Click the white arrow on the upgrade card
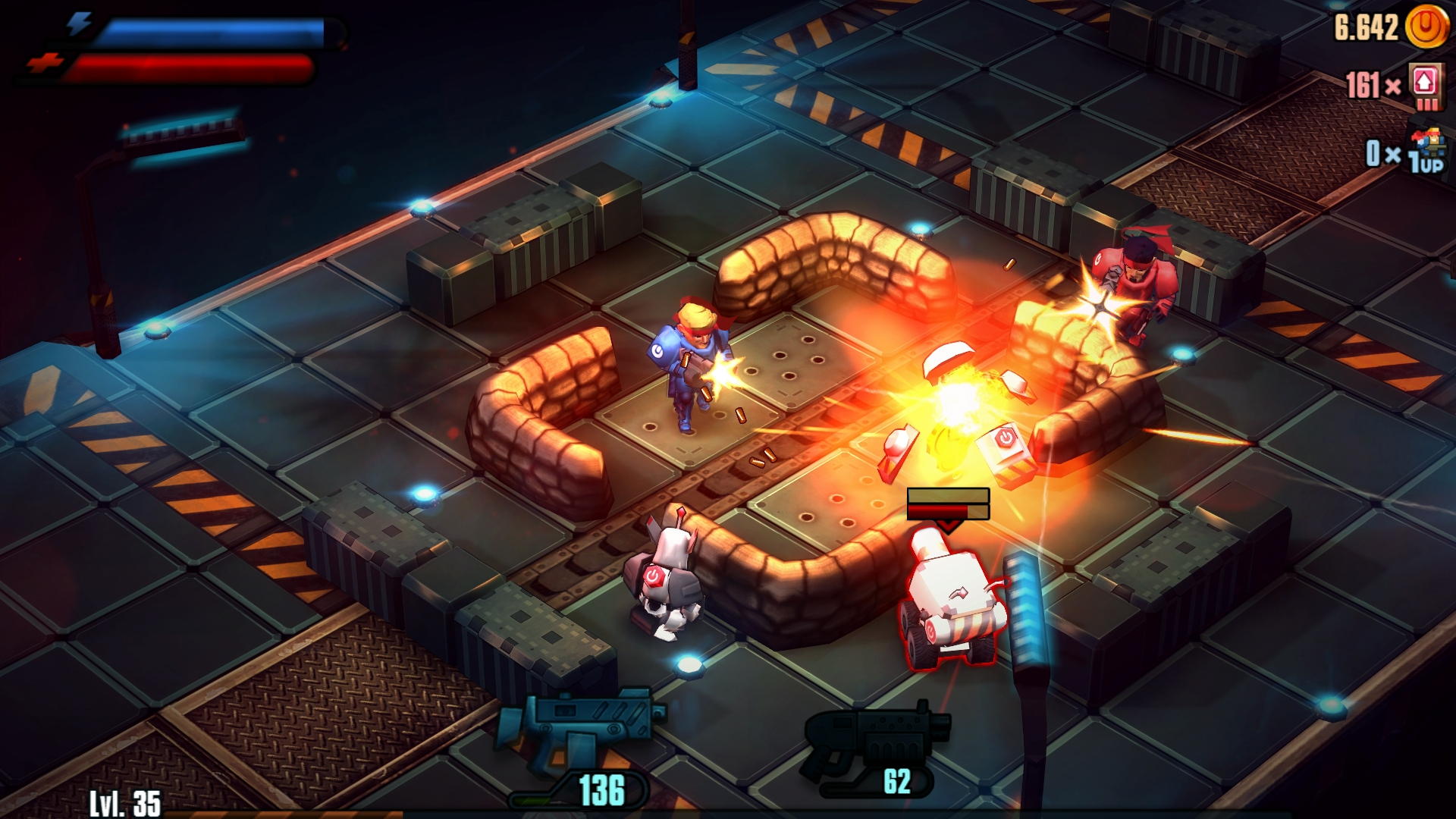 pyautogui.click(x=1424, y=81)
